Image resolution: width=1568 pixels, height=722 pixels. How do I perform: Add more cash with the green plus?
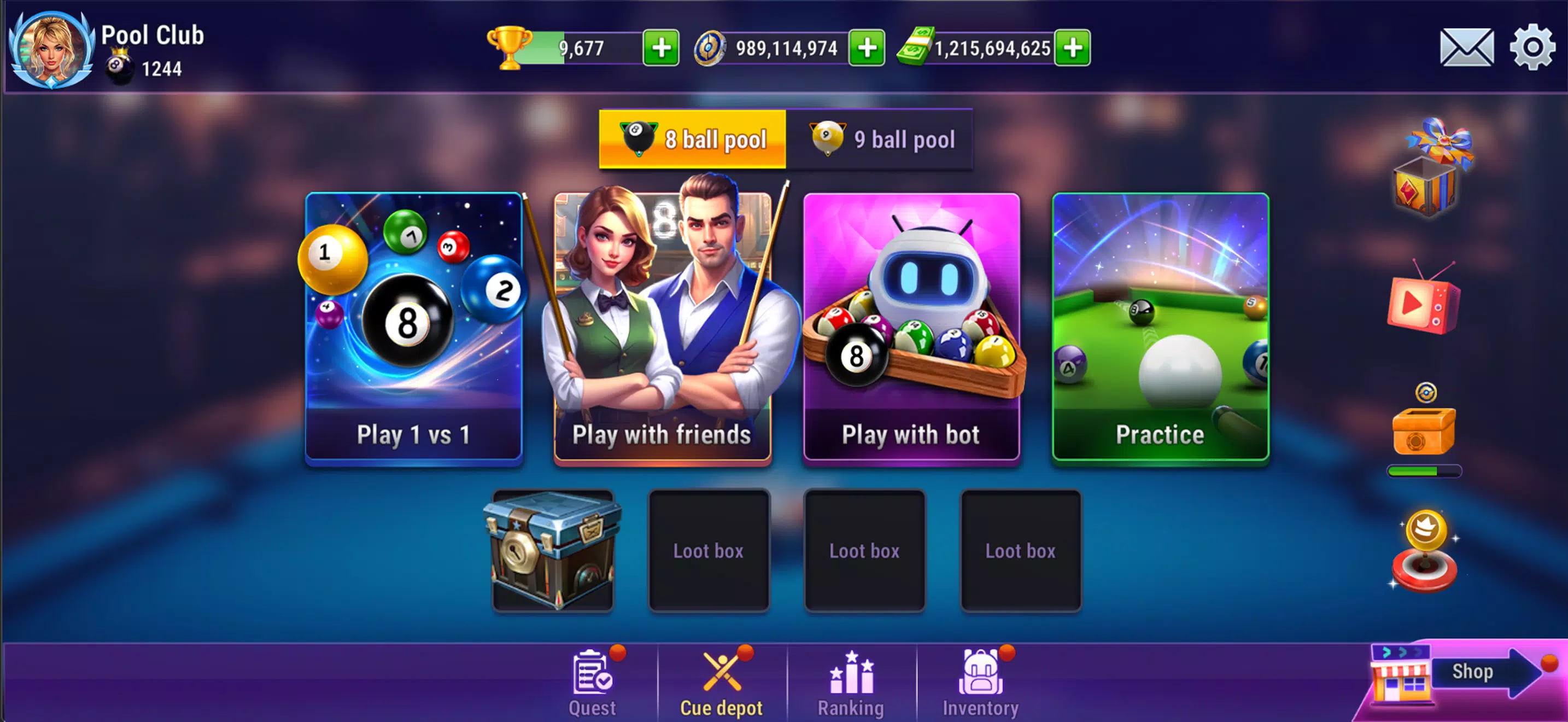pyautogui.click(x=1073, y=48)
